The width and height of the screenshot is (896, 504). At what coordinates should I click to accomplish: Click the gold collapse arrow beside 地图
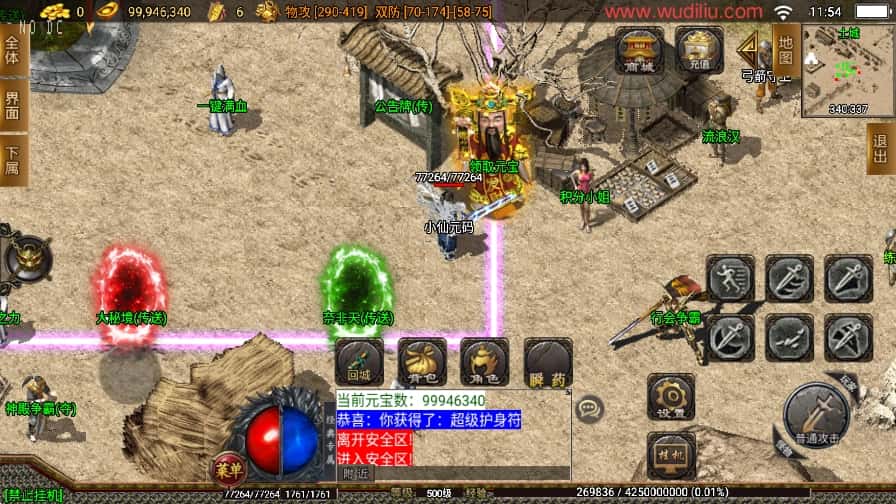tap(748, 48)
